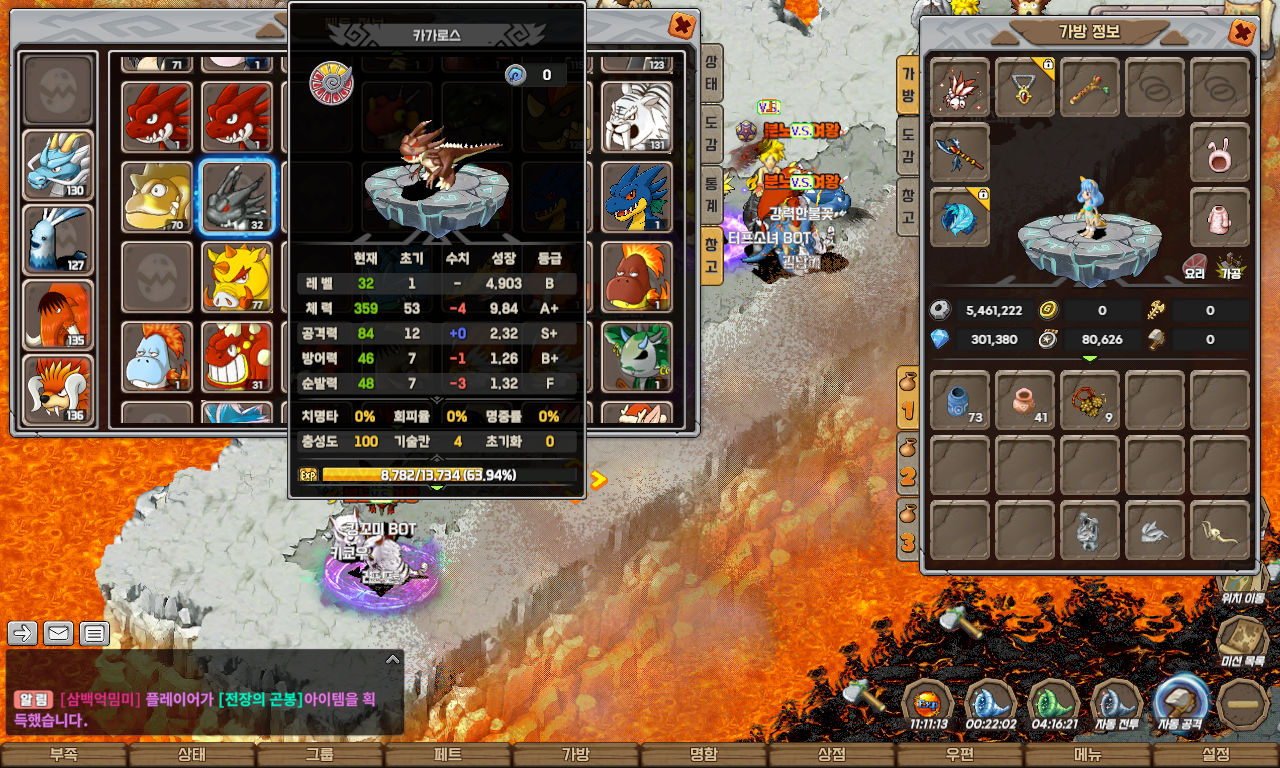Open the 미션 목록 mission list
Screen dimensions: 1280x768
click(x=1243, y=641)
